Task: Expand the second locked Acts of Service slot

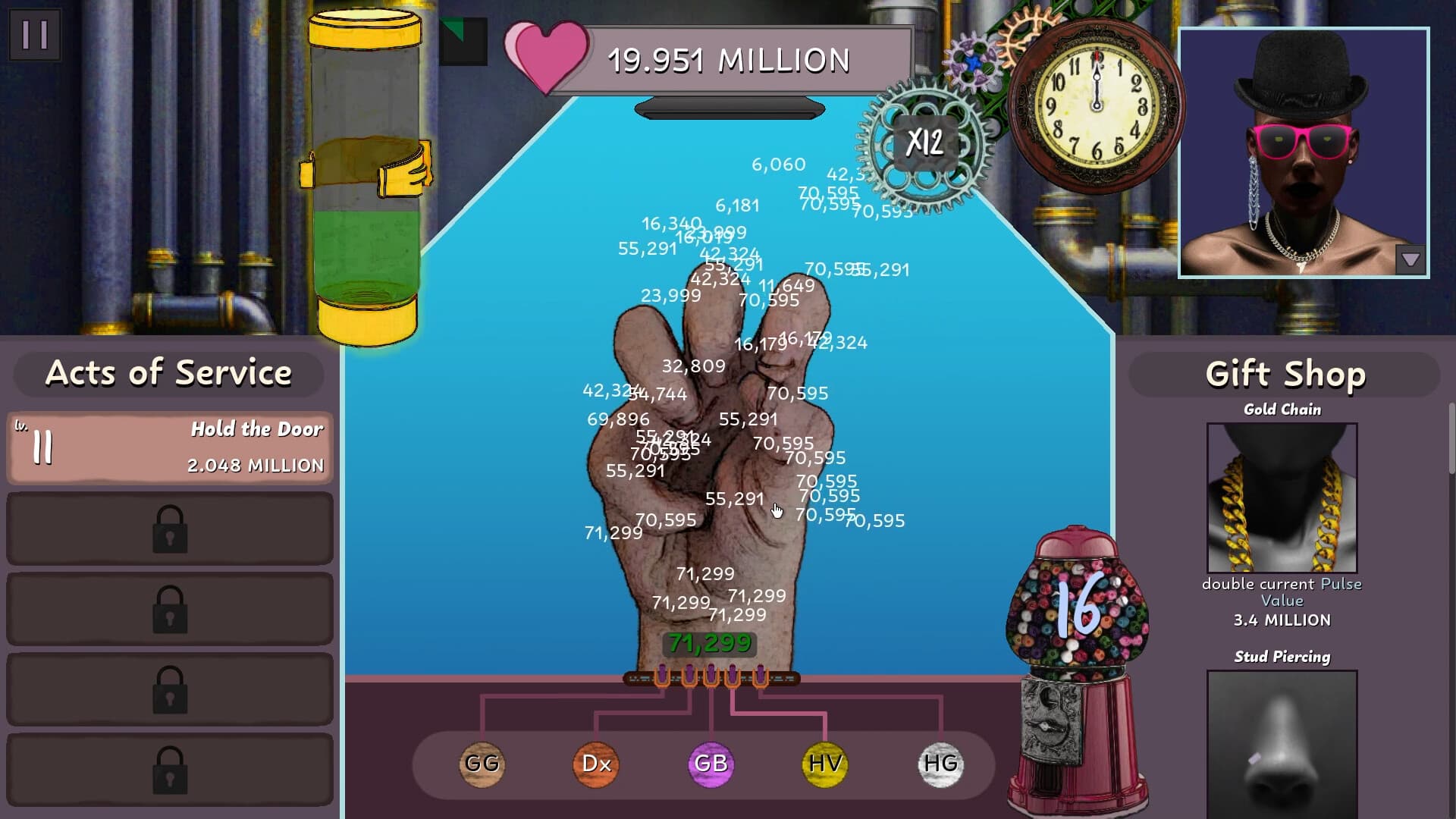Action: 169,610
